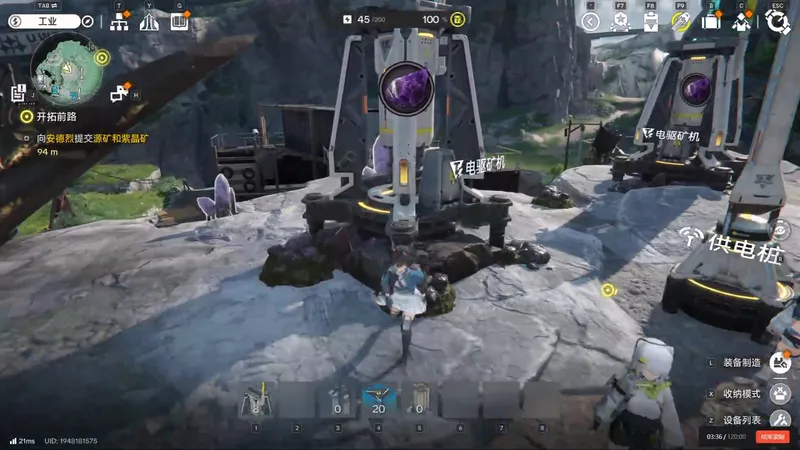800x450 pixels.
Task: Open the backpack suitcase icon
Action: click(711, 22)
